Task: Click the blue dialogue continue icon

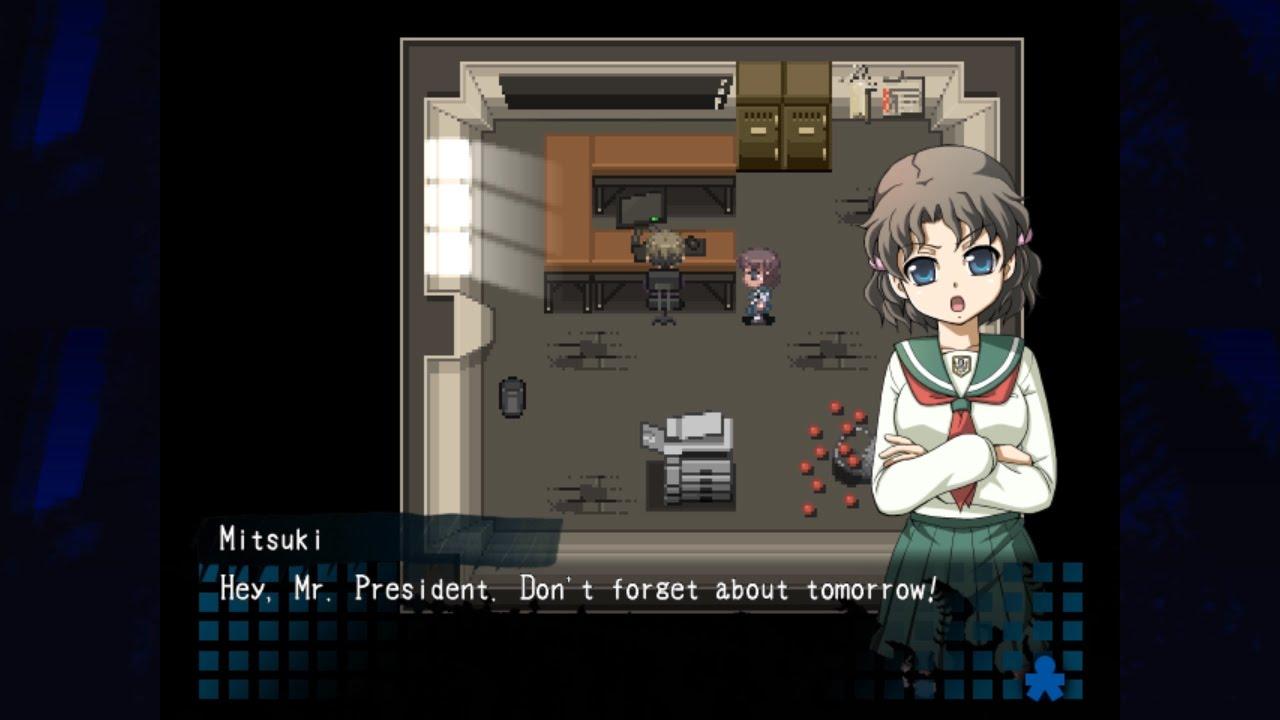Action: tap(1045, 677)
